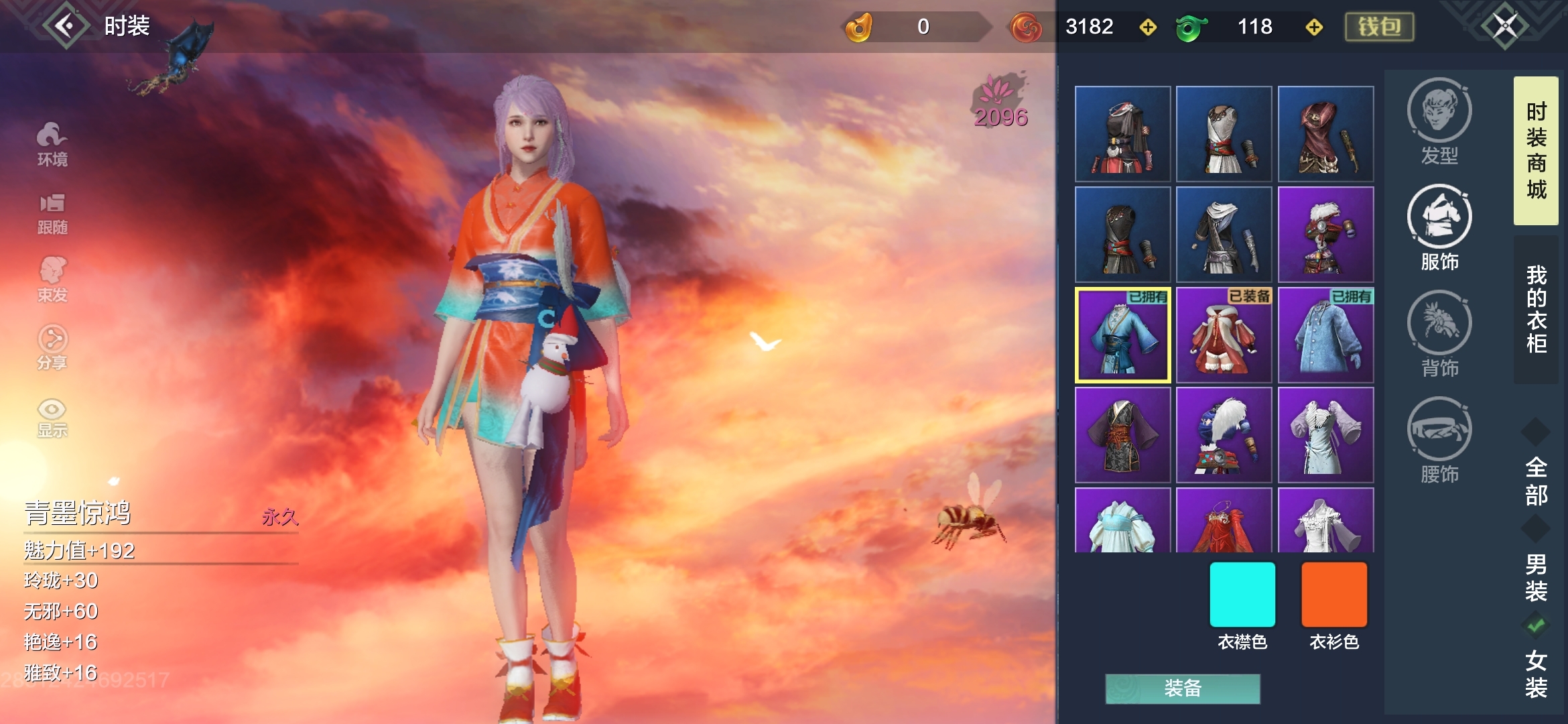Select the red outfit marked 已装备
Image resolution: width=1568 pixels, height=724 pixels.
coord(1224,335)
